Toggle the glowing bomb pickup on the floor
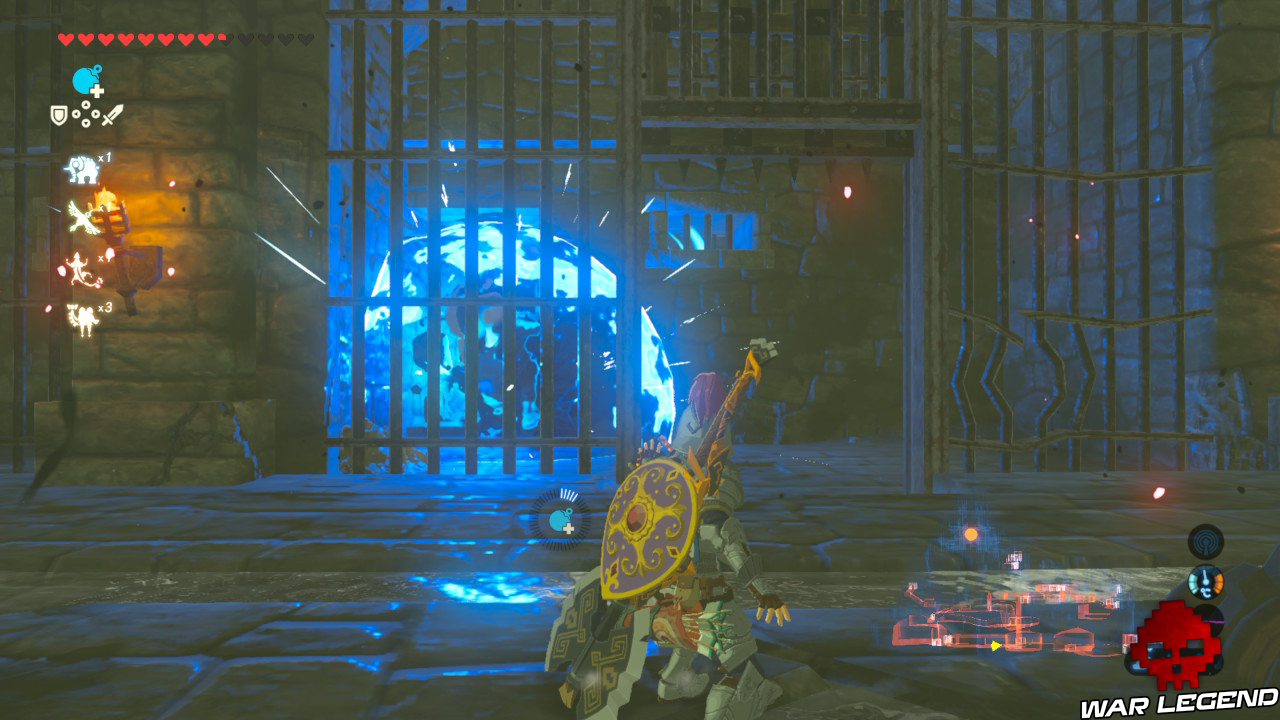 pos(558,520)
